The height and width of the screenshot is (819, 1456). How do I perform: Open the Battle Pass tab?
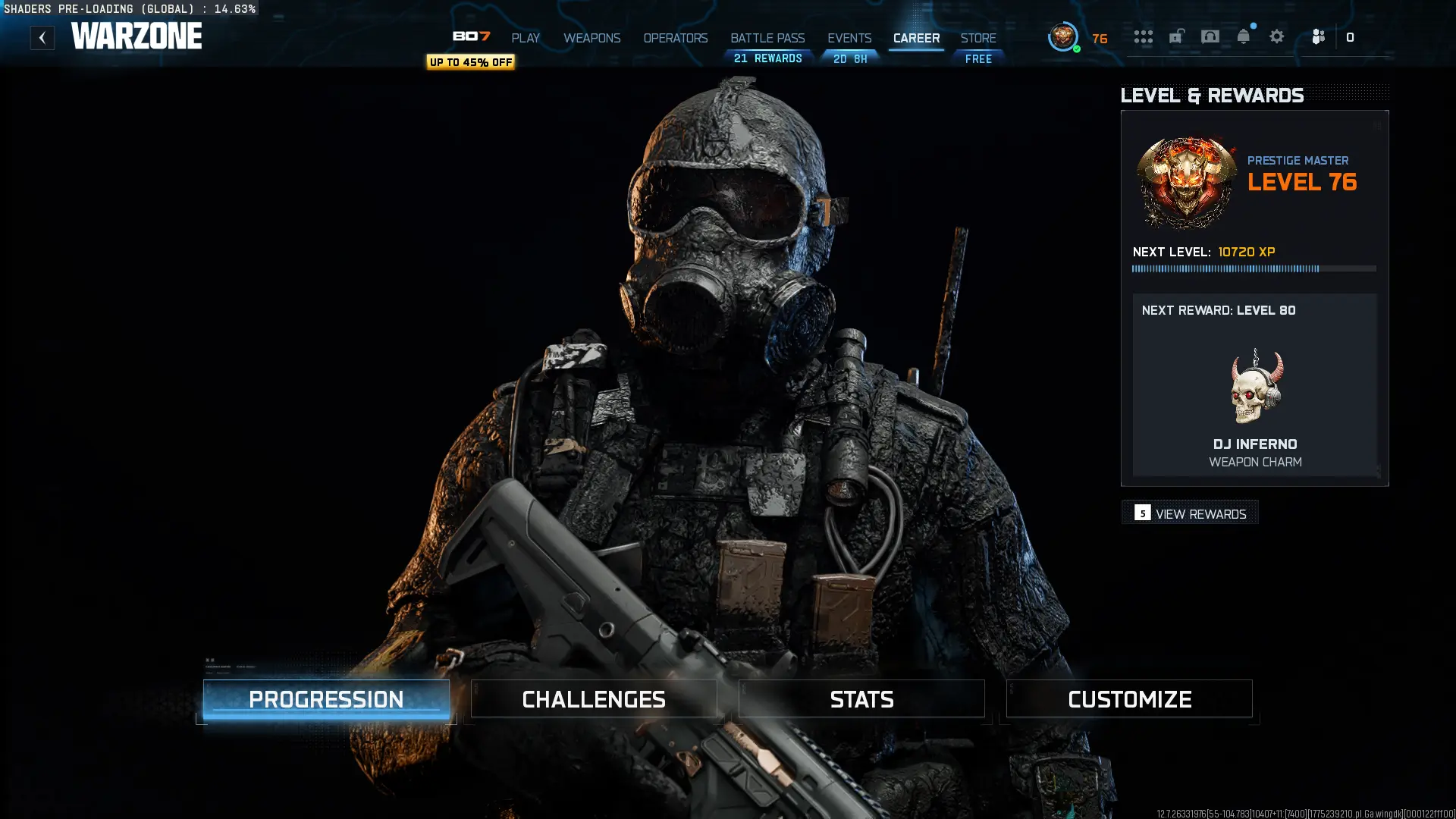tap(767, 38)
